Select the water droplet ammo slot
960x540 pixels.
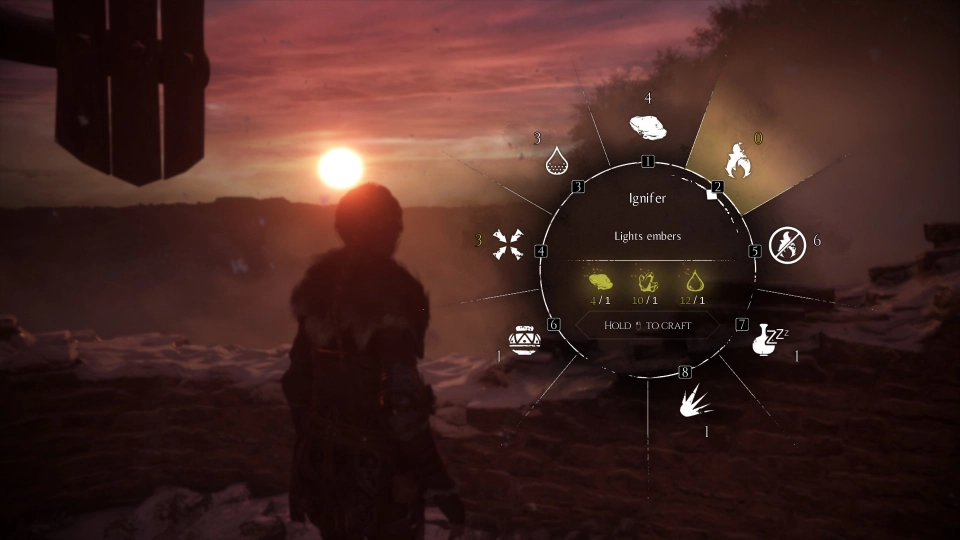[556, 158]
